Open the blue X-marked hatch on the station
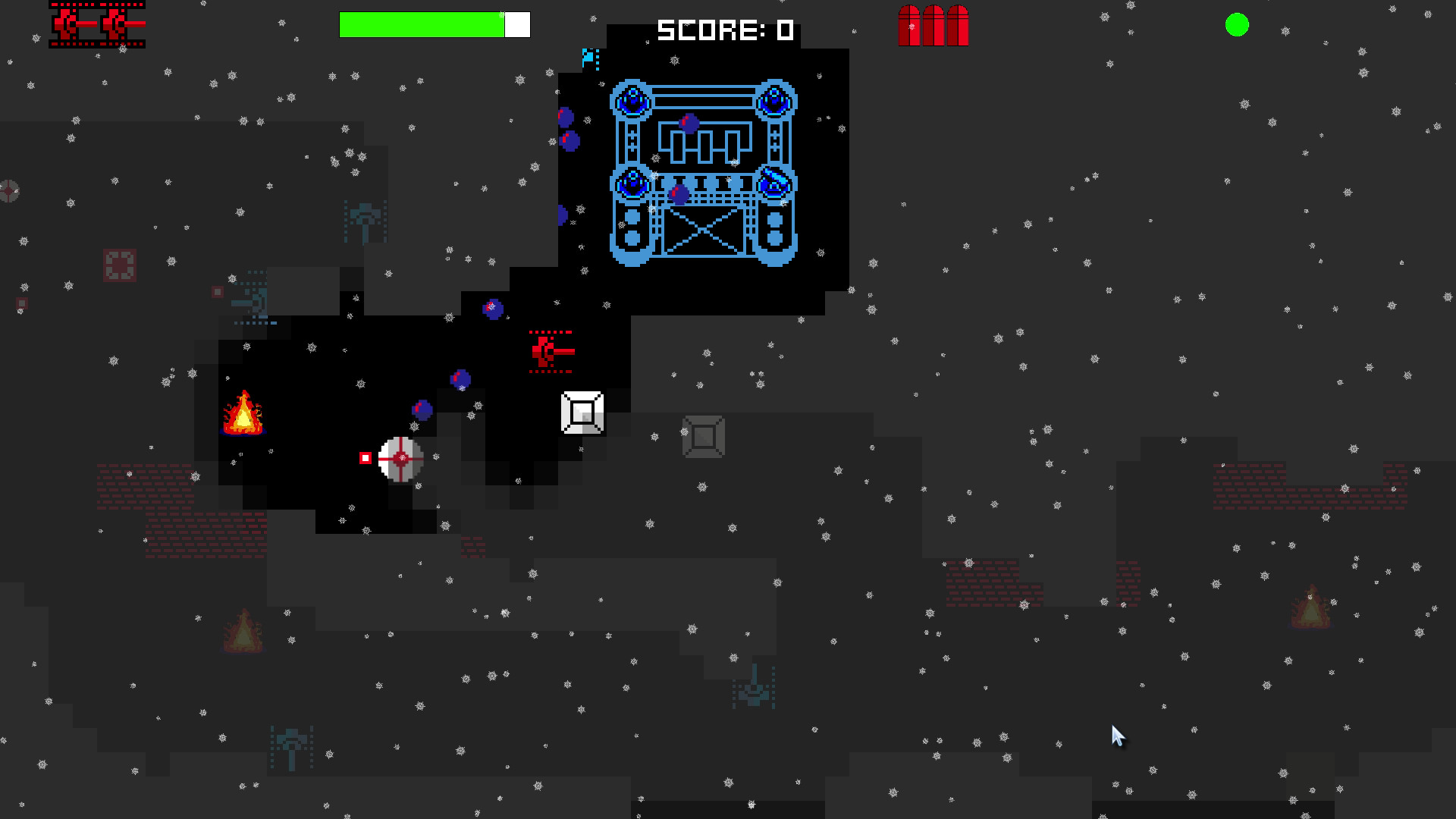The height and width of the screenshot is (819, 1456). (704, 230)
